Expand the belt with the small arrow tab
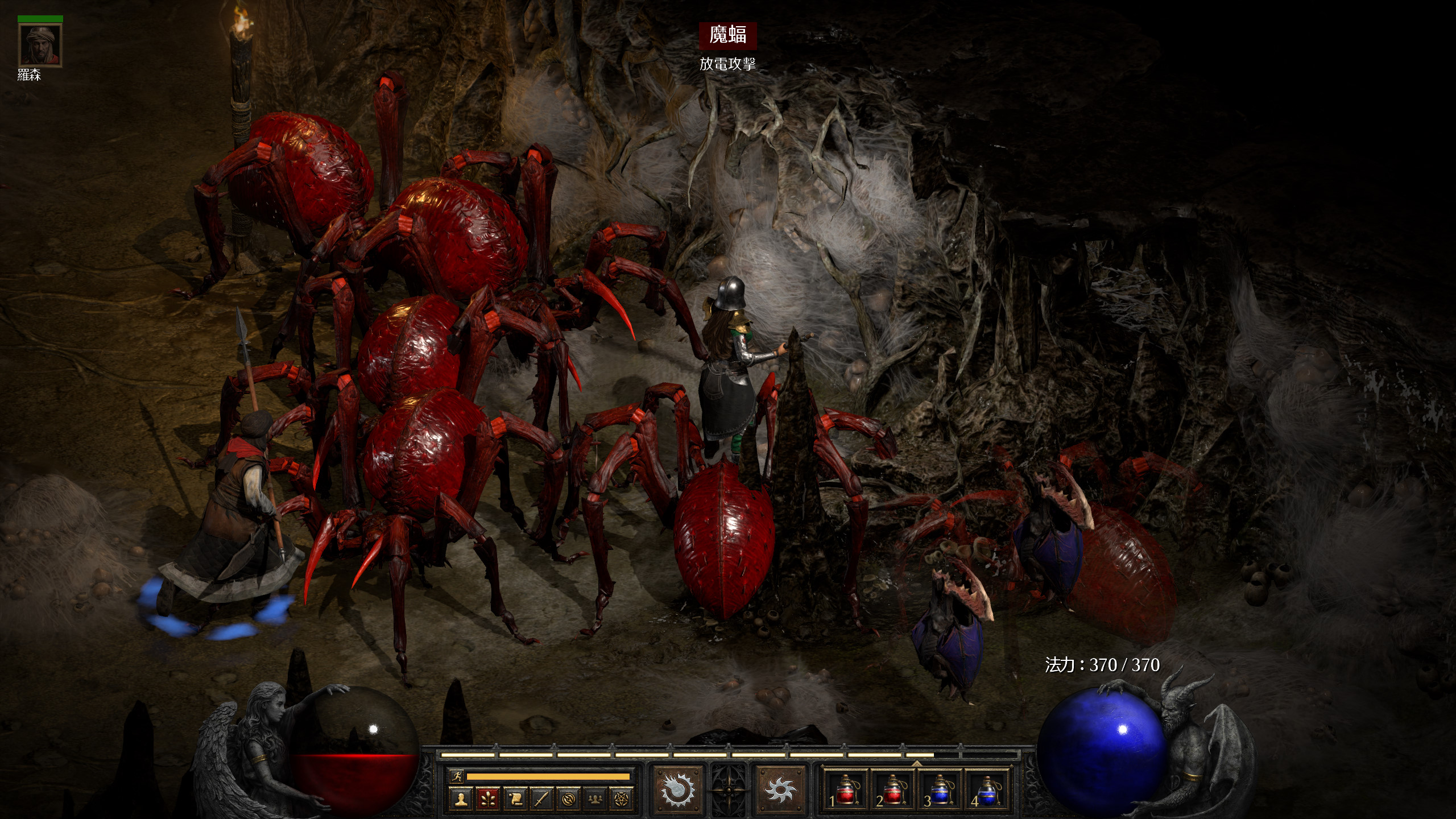Image resolution: width=1456 pixels, height=819 pixels. [x=916, y=763]
